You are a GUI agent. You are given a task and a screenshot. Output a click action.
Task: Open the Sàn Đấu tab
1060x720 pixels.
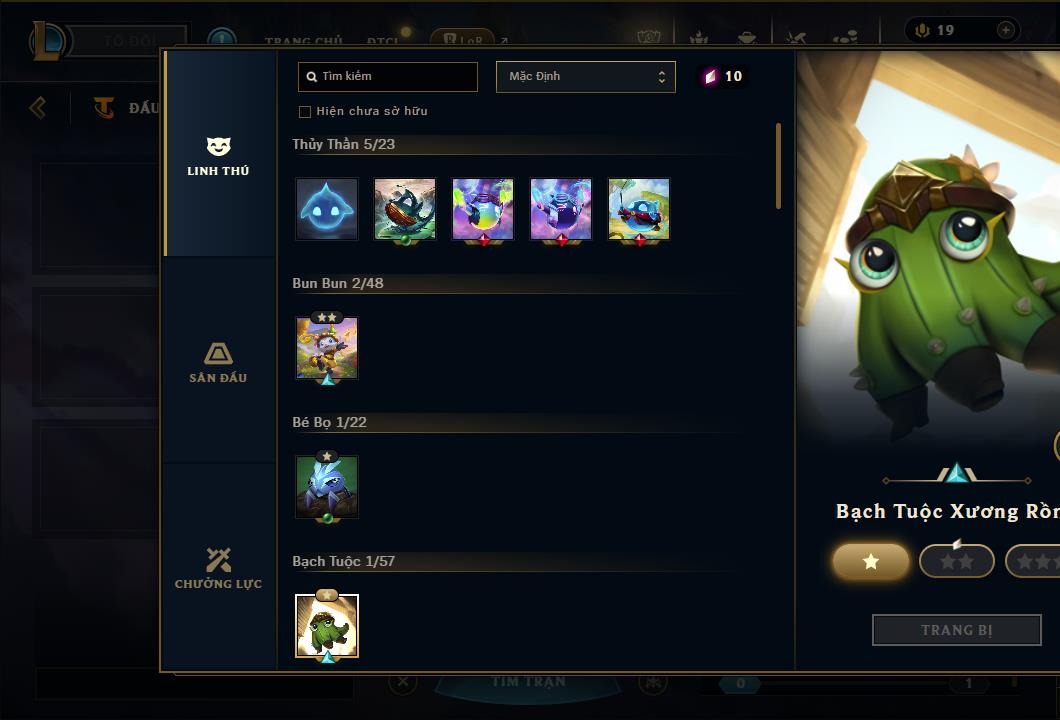[218, 362]
